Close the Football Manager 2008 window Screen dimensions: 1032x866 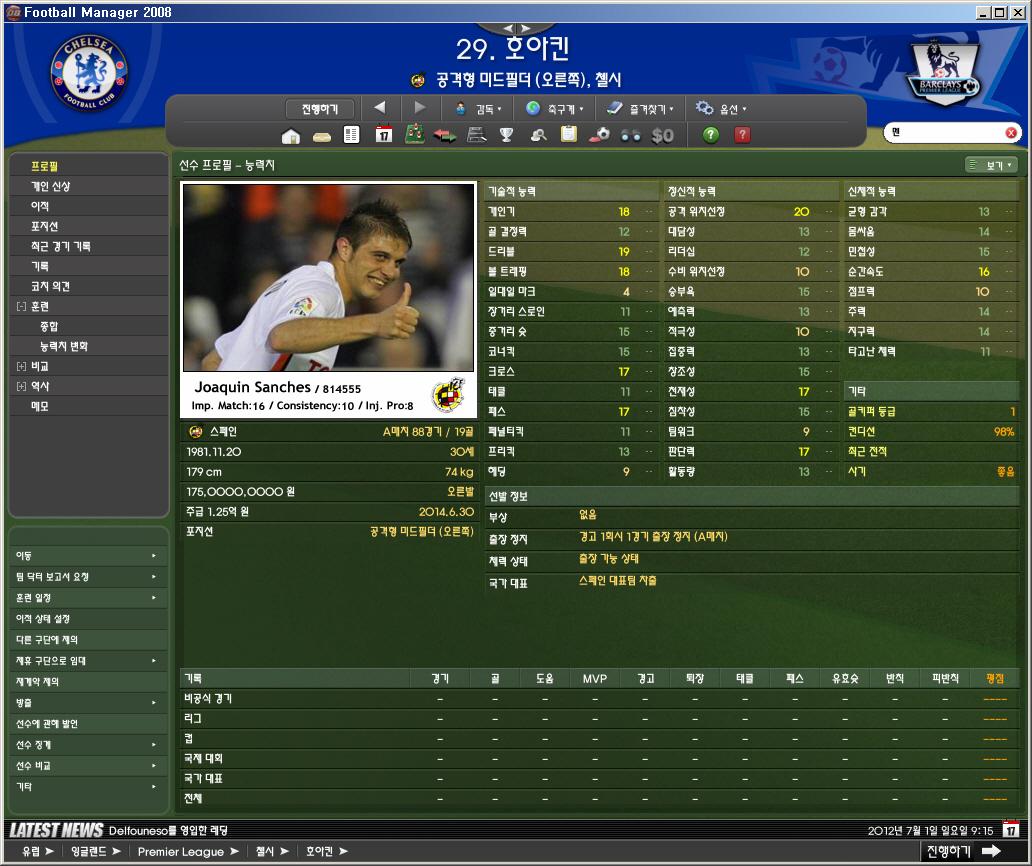[1018, 12]
